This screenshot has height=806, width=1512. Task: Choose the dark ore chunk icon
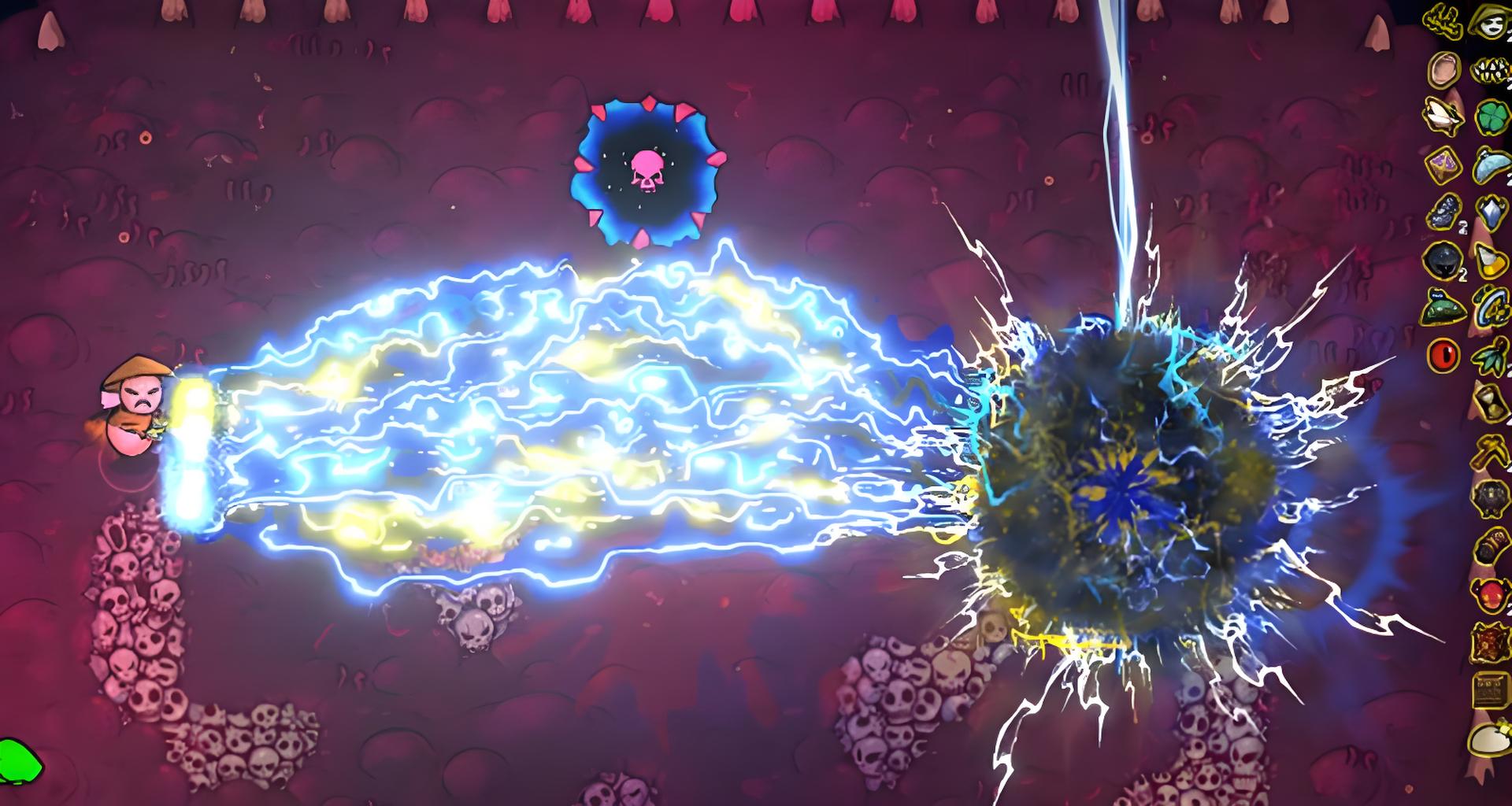tap(1443, 213)
